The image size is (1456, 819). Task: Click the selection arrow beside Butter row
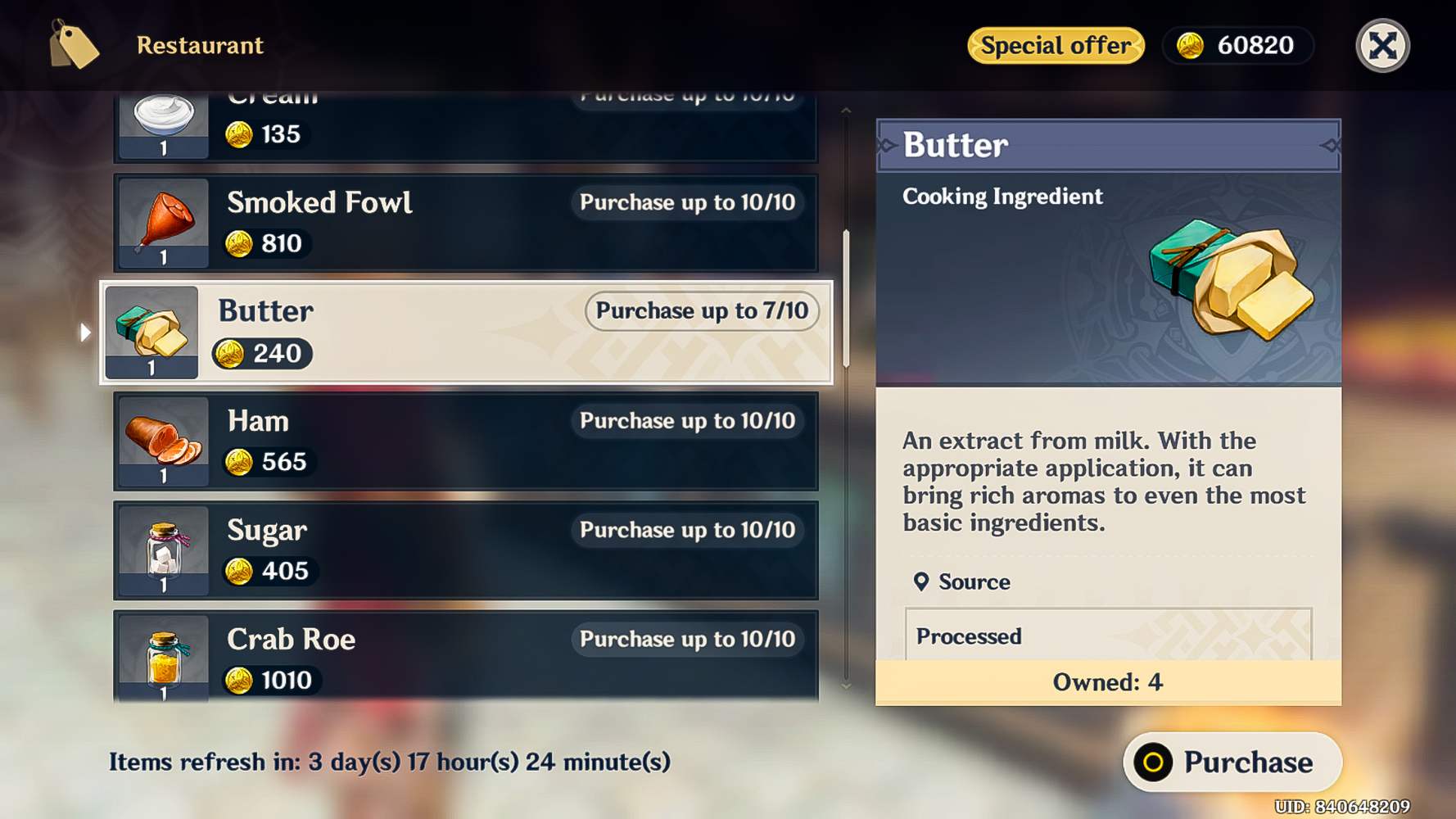pos(86,332)
